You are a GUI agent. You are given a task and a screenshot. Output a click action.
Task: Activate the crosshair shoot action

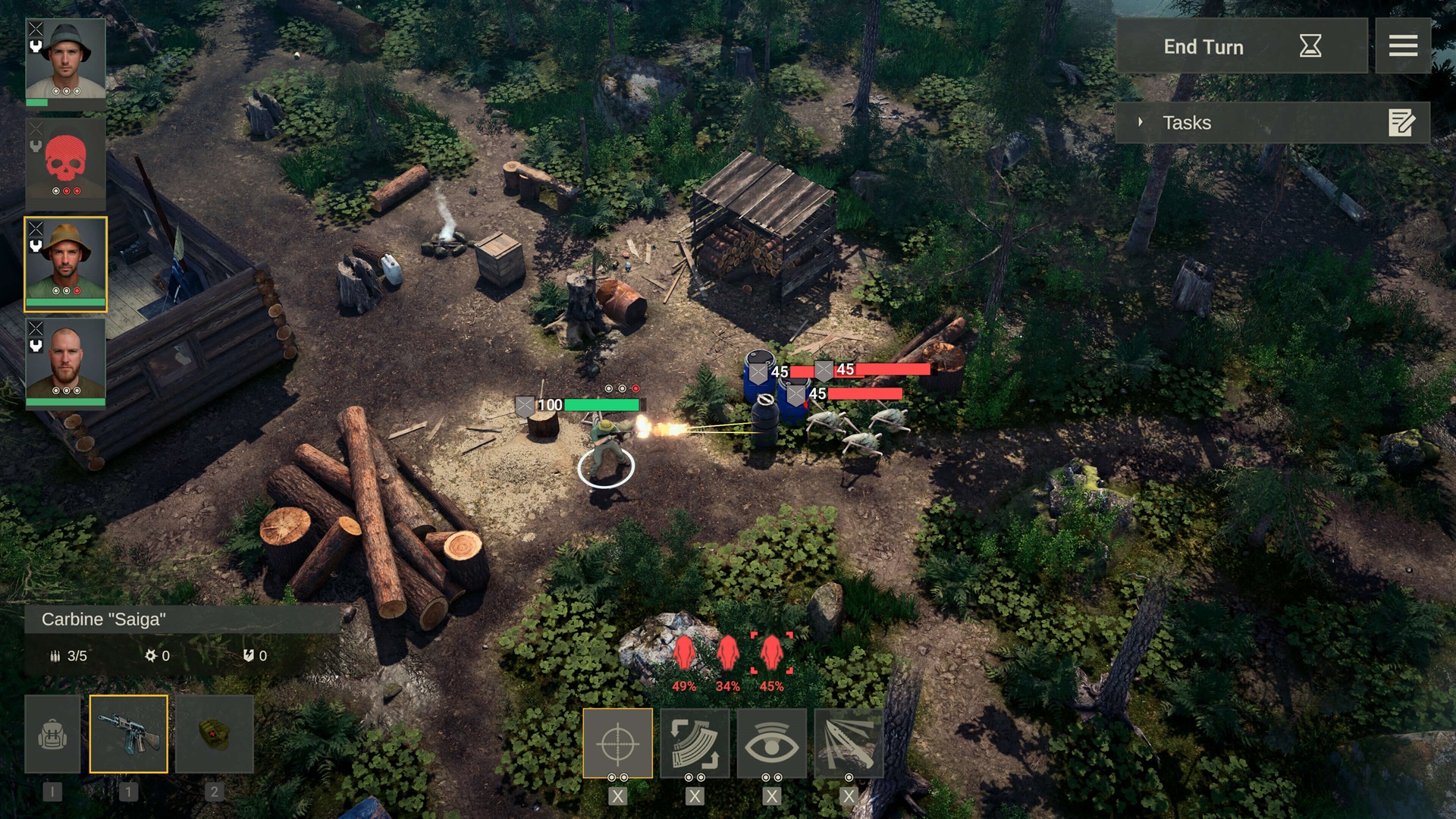pyautogui.click(x=617, y=743)
